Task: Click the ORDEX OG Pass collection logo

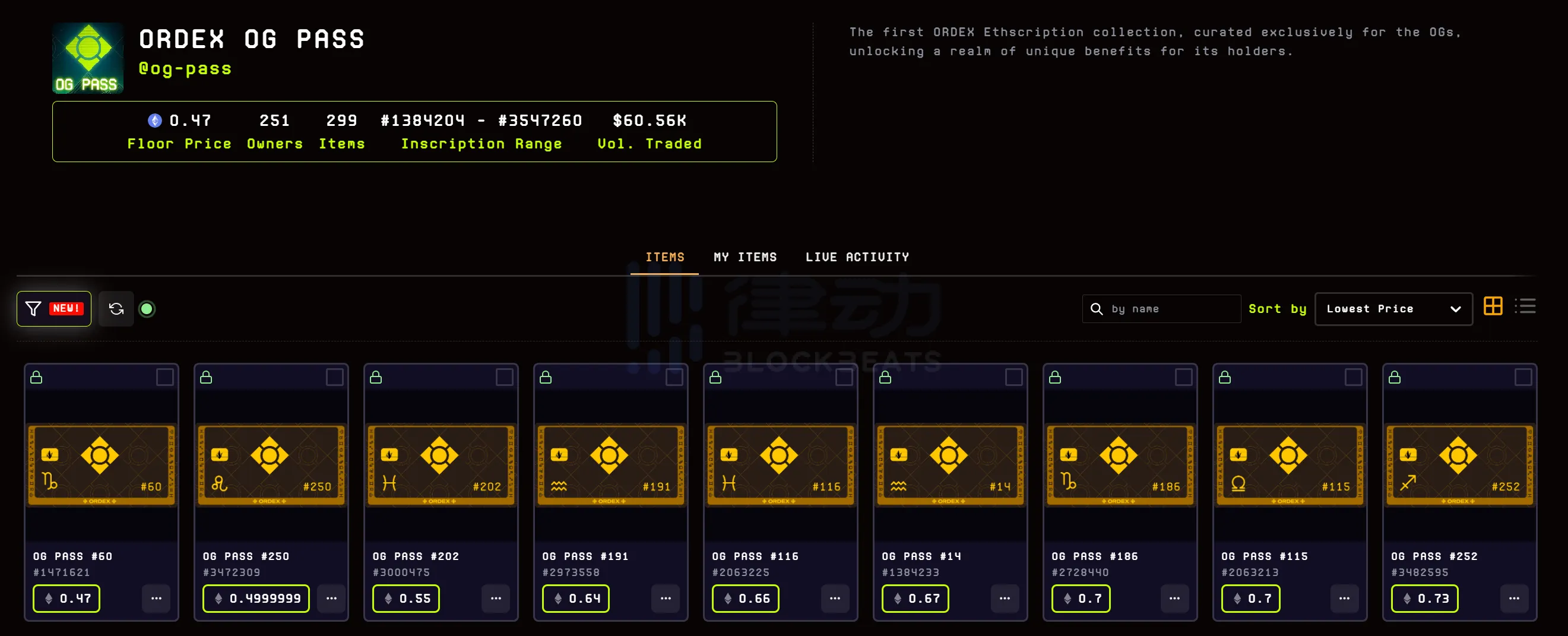Action: (x=88, y=58)
